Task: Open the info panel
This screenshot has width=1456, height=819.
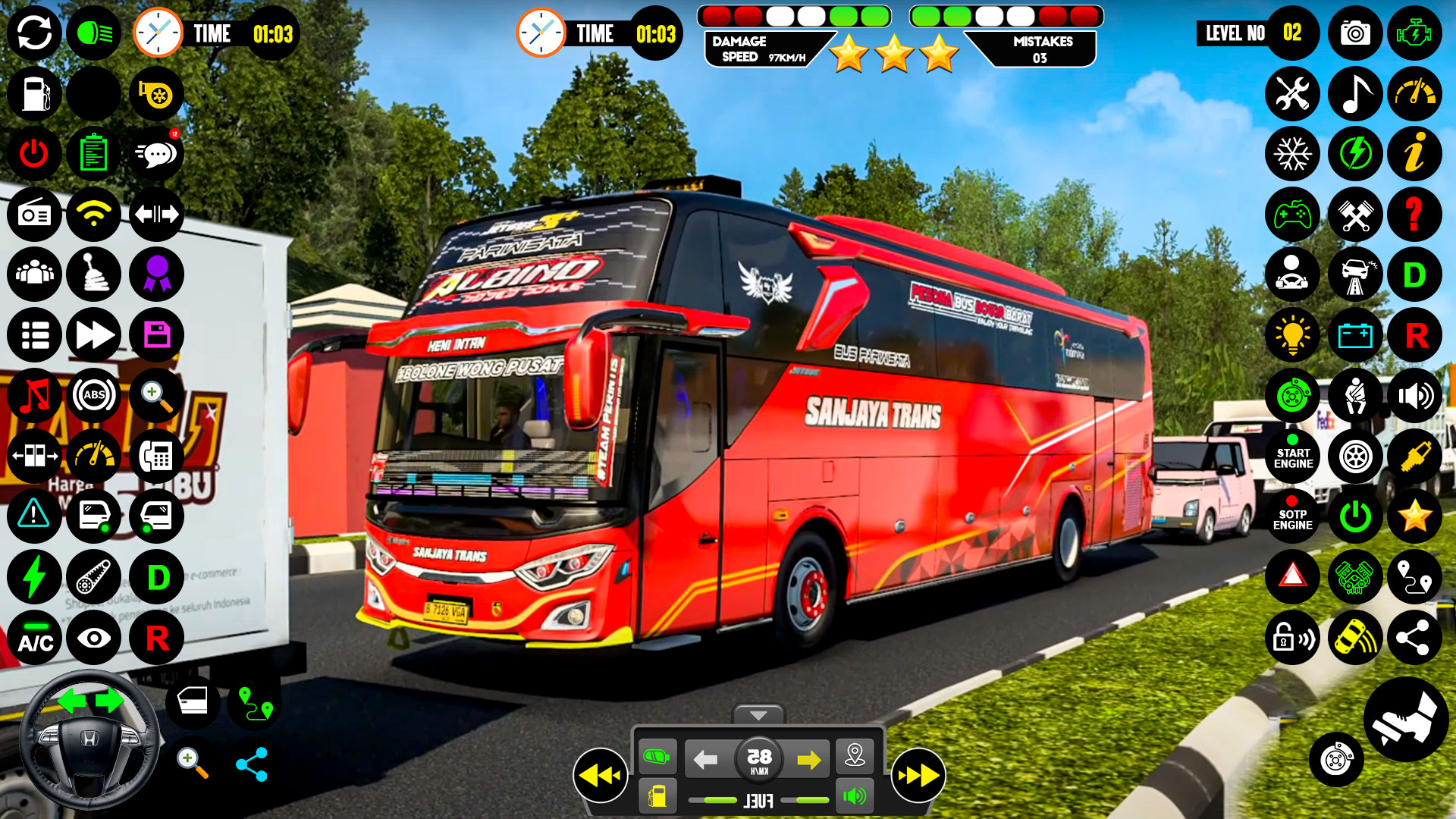Action: click(1414, 154)
